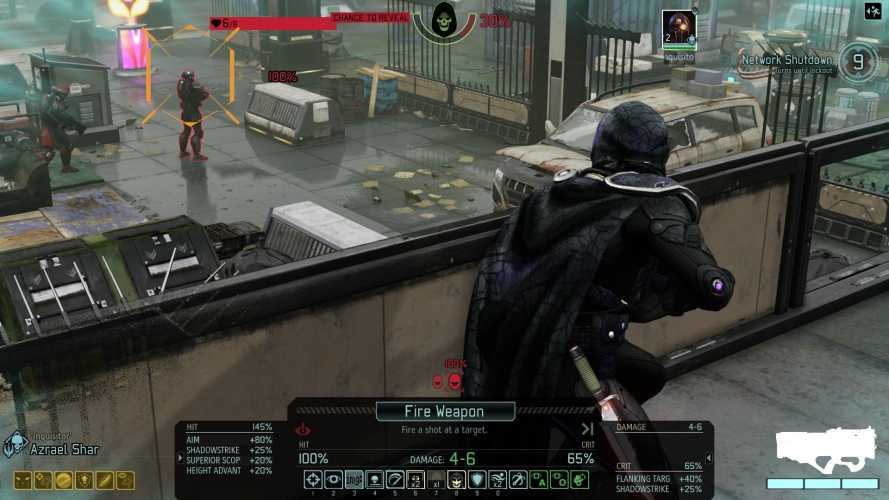Target the enemy head icon above shot bar
The image size is (889, 500).
click(455, 381)
